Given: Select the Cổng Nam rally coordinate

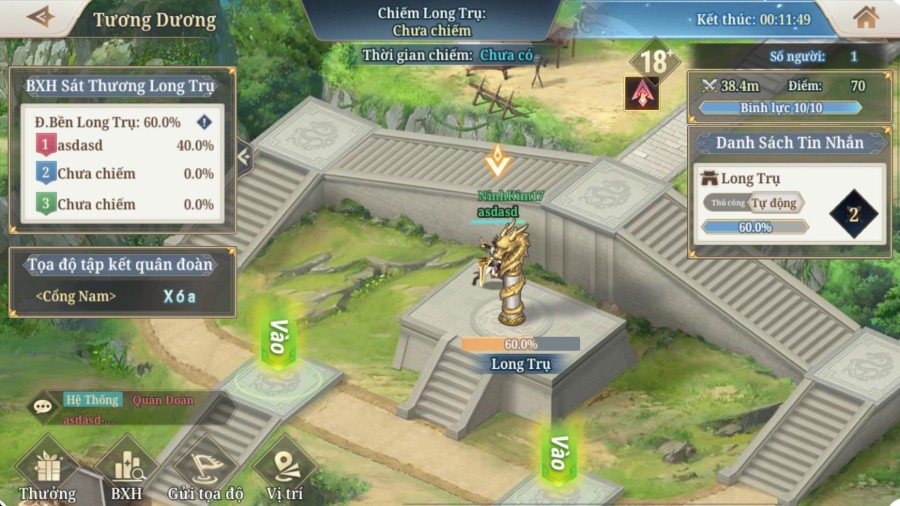Looking at the screenshot, I should coord(76,296).
